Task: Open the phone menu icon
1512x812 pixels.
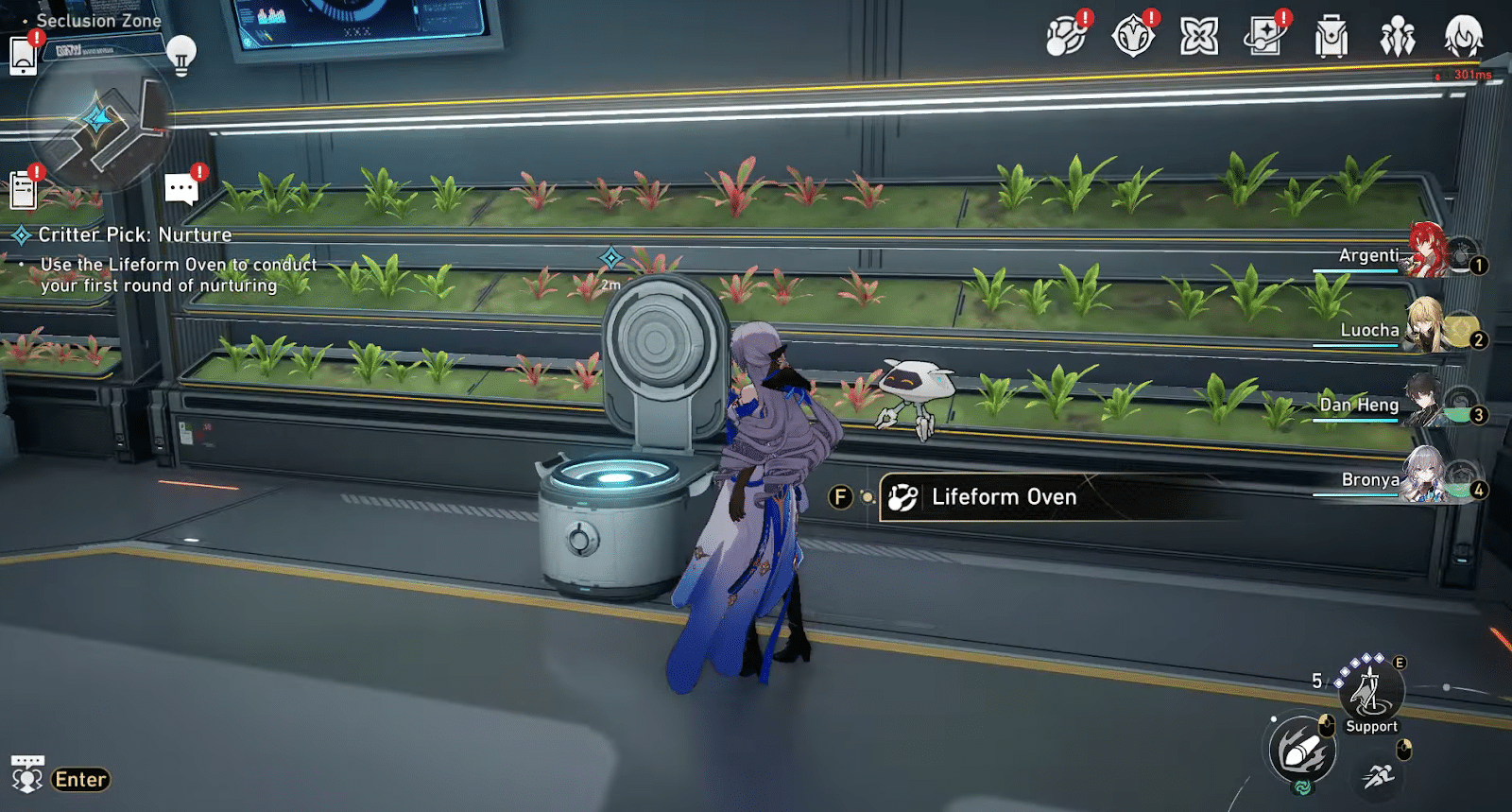Action: [24, 56]
